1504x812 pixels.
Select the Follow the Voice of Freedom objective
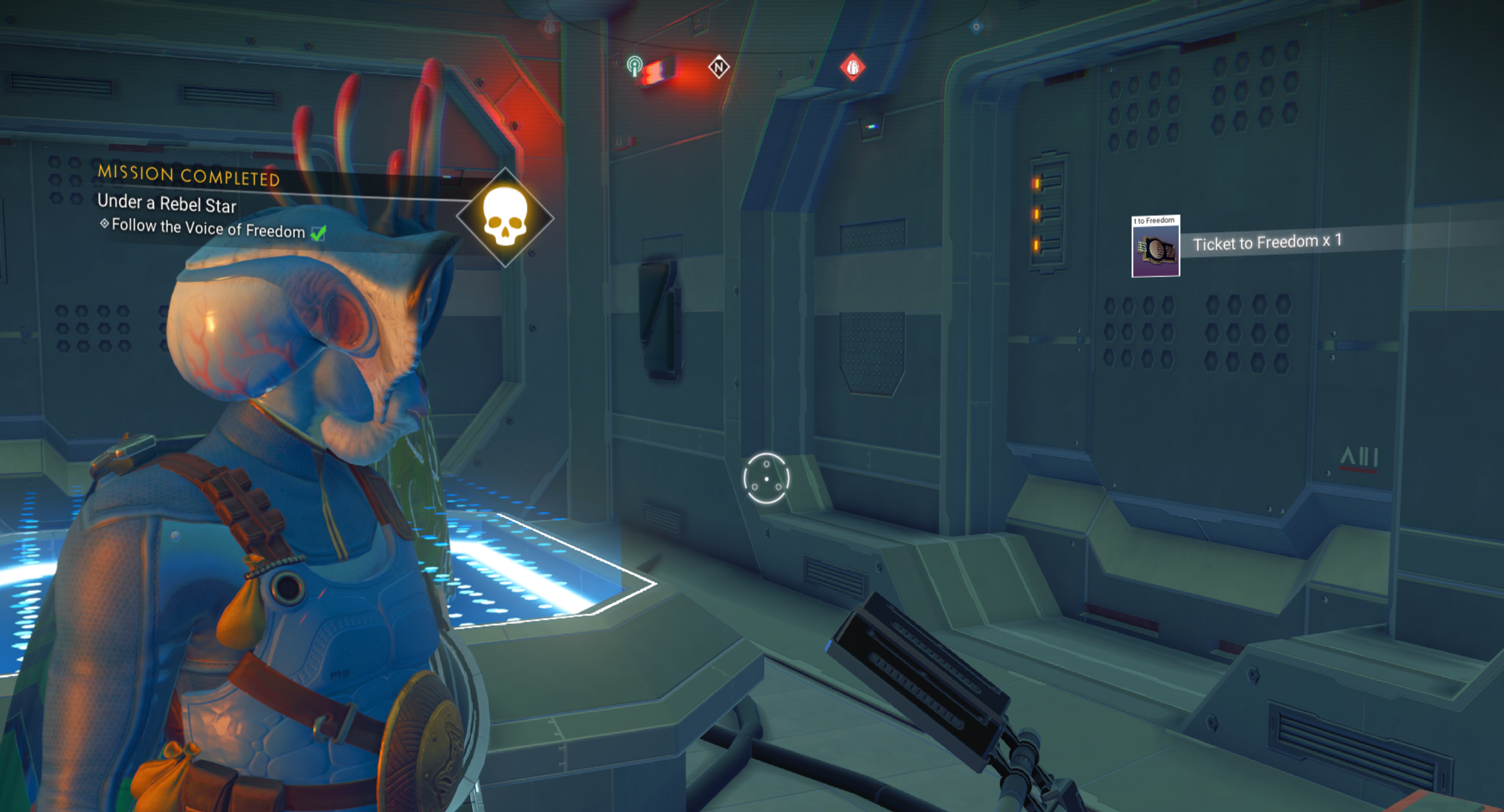coord(208,229)
